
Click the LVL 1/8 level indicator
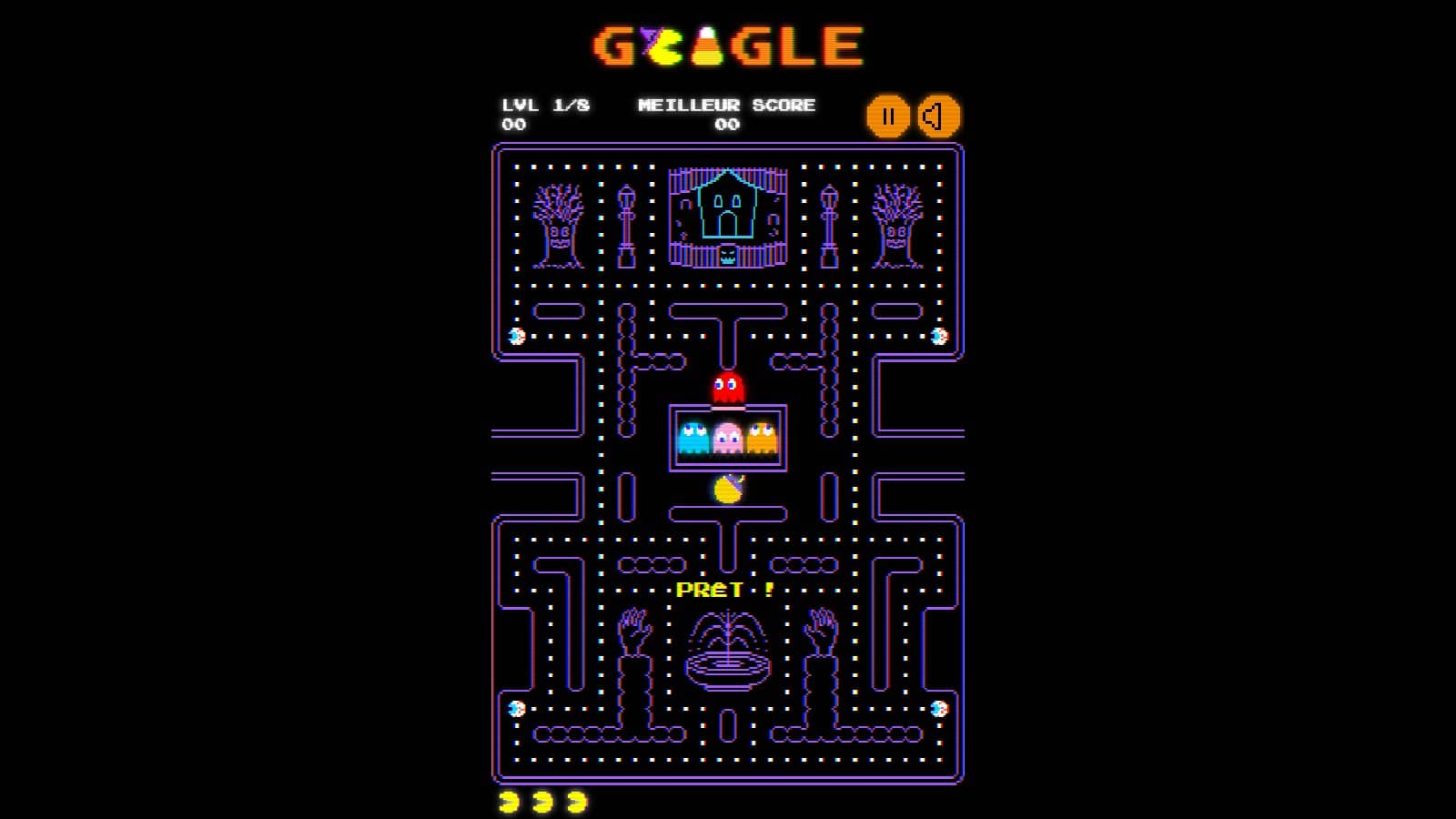click(x=546, y=105)
